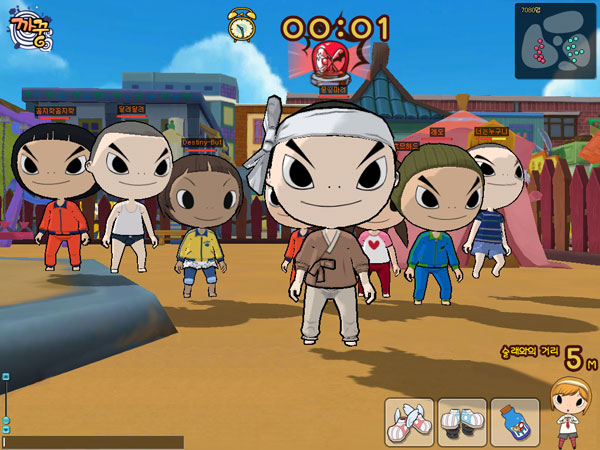Screen dimensions: 600x450
Task: Click the chat scroll down arrow
Action: (6, 428)
